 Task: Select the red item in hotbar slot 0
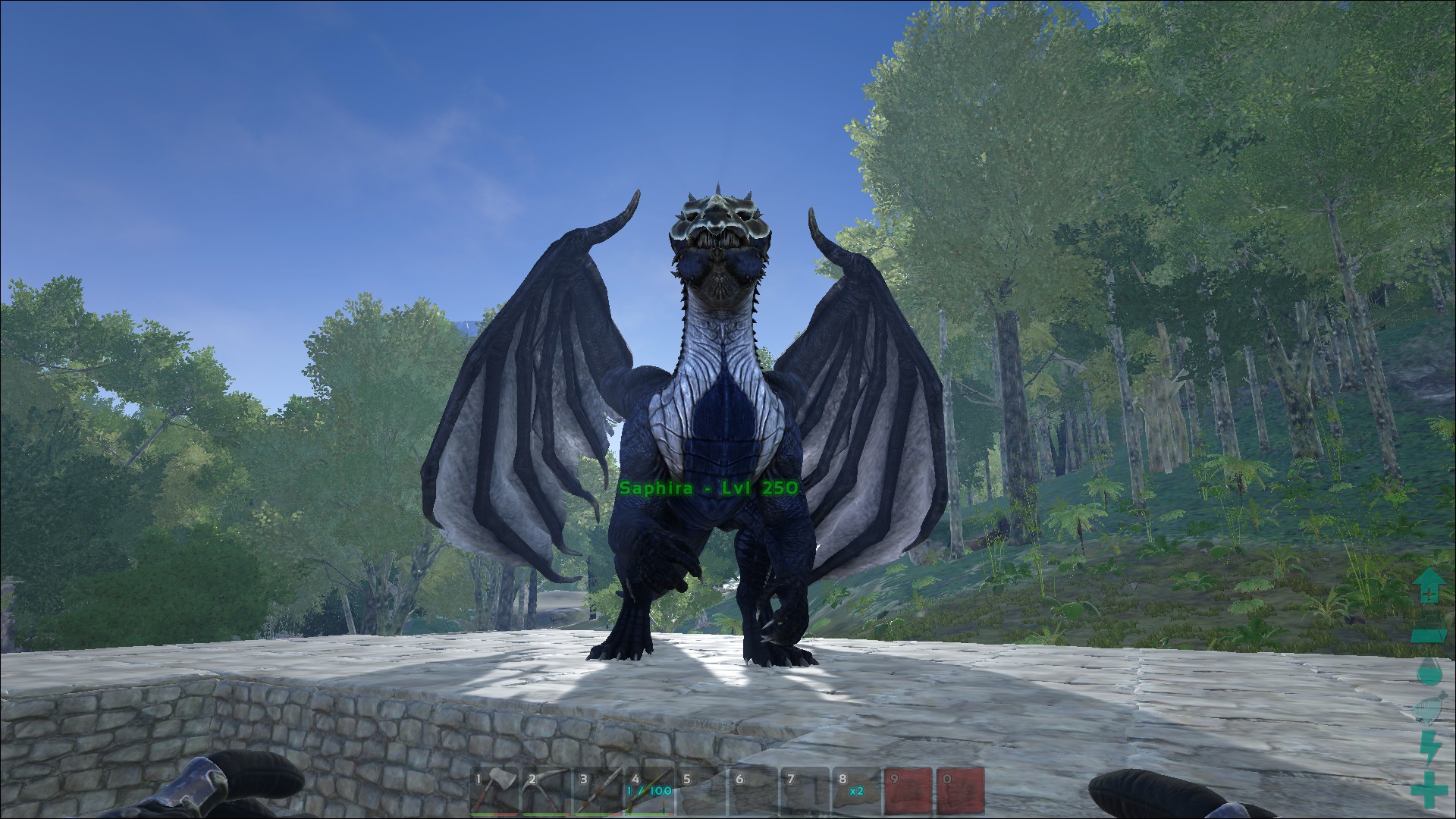coord(960,790)
